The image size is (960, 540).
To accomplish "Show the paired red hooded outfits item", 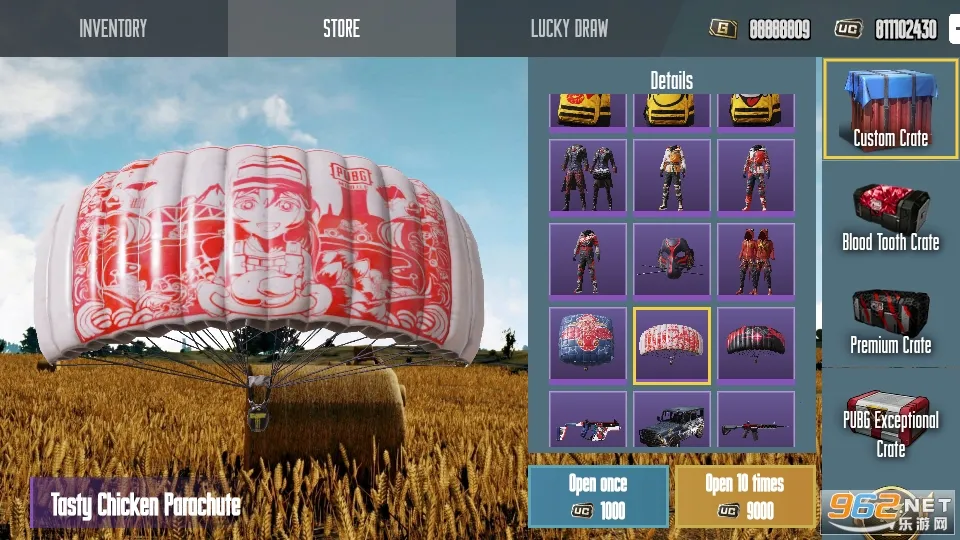I will (756, 260).
